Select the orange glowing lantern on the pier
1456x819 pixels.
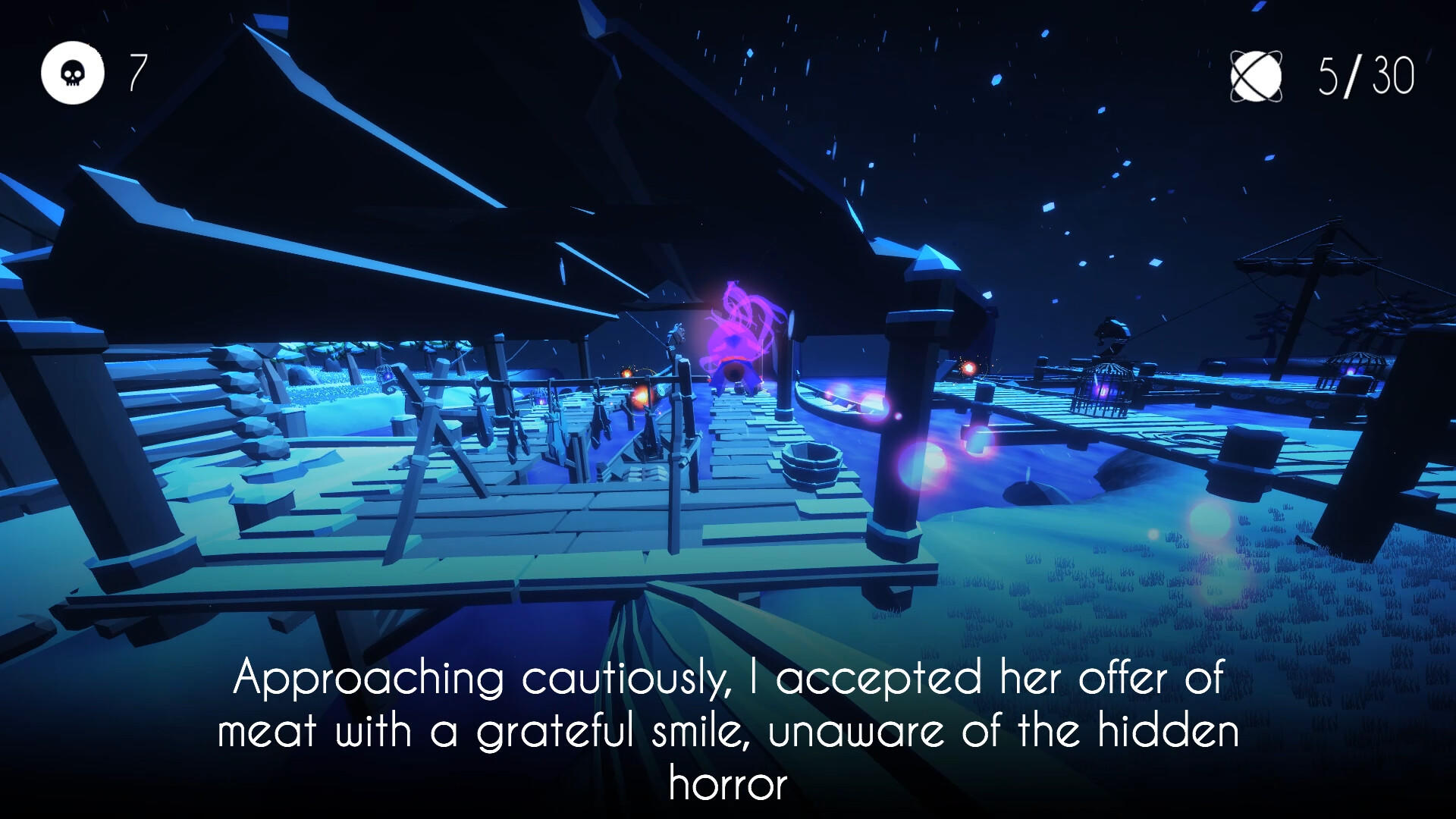coord(641,398)
